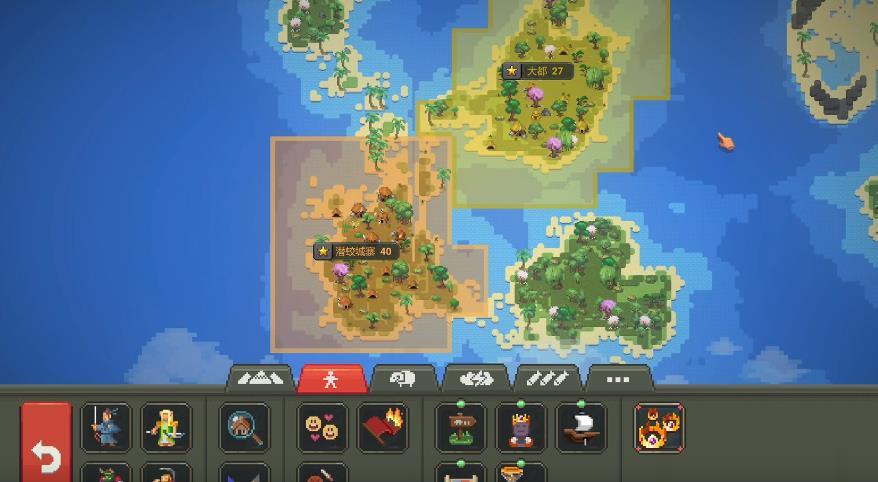Open the three-dots more tab
This screenshot has width=878, height=482.
point(619,379)
